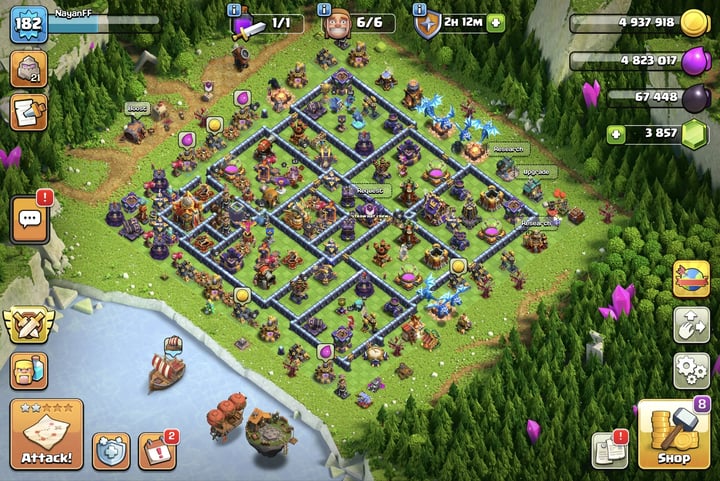Open the hand-and-arrows layout editor button
The image size is (720, 481).
[x=691, y=323]
